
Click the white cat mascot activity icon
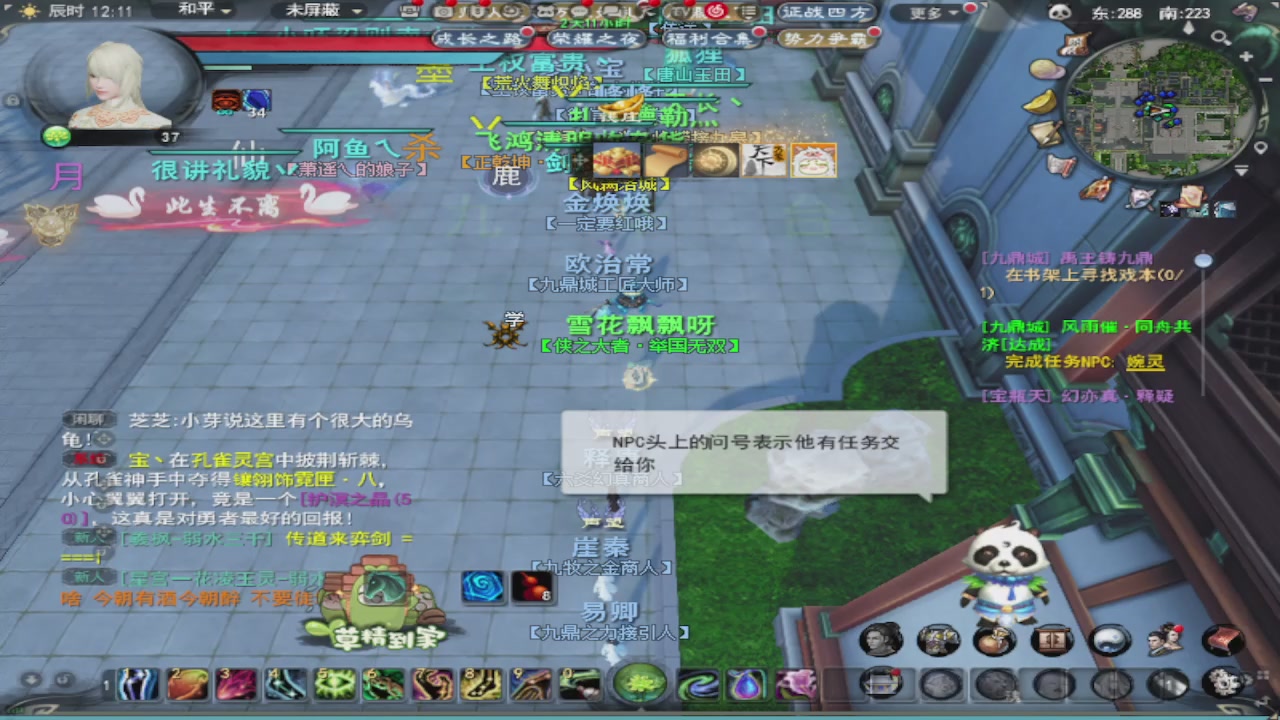(x=813, y=160)
